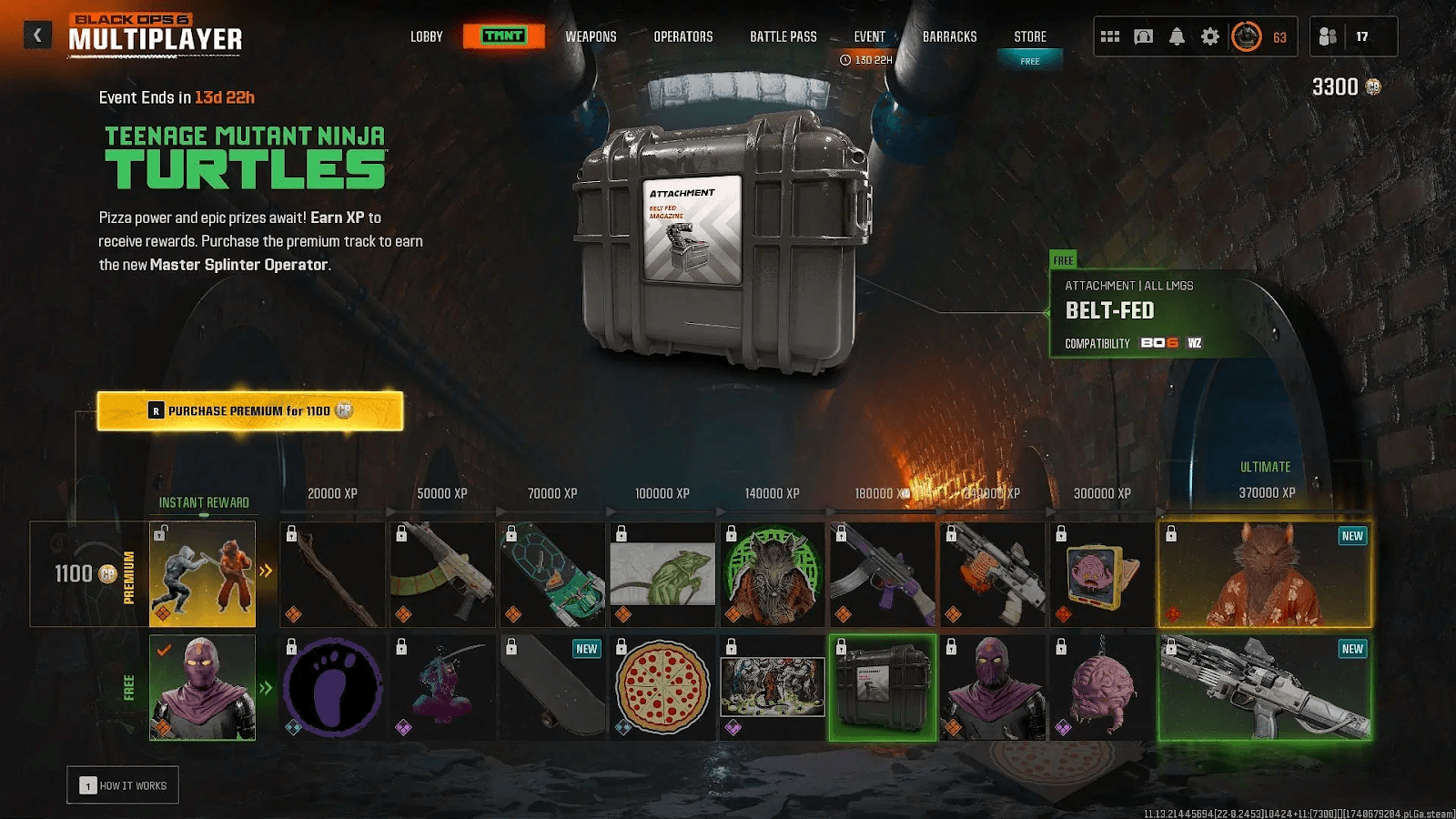Open the HOW IT WORKS panel
The image size is (1456, 819).
point(126,784)
